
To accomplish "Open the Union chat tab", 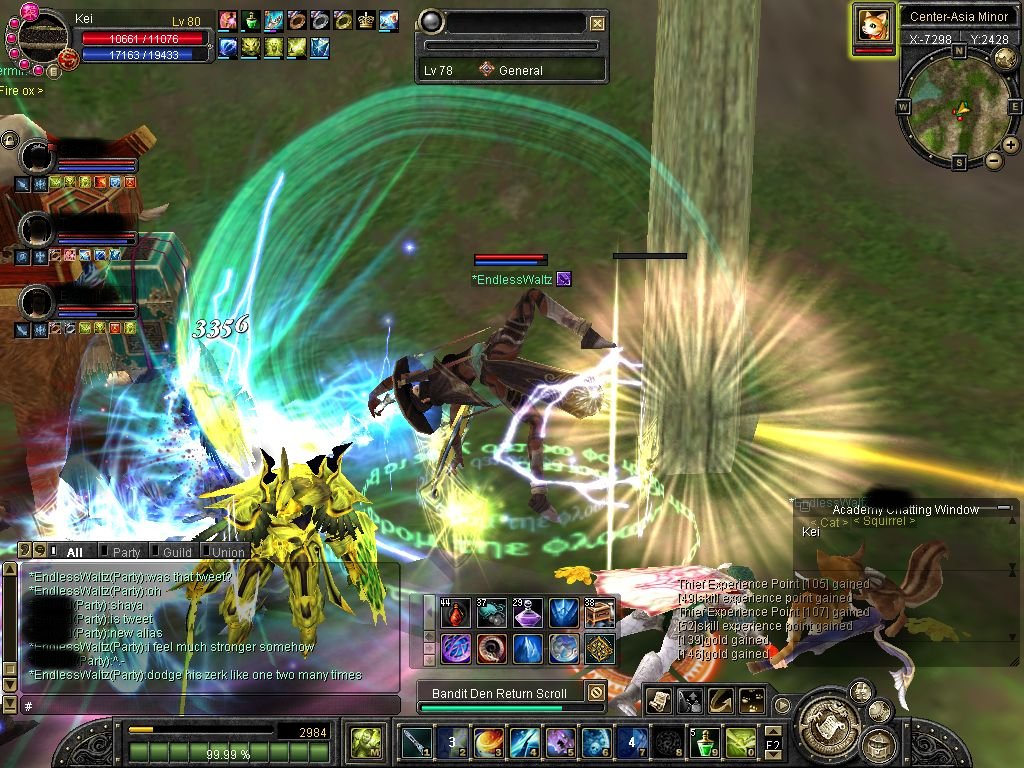I will click(227, 551).
